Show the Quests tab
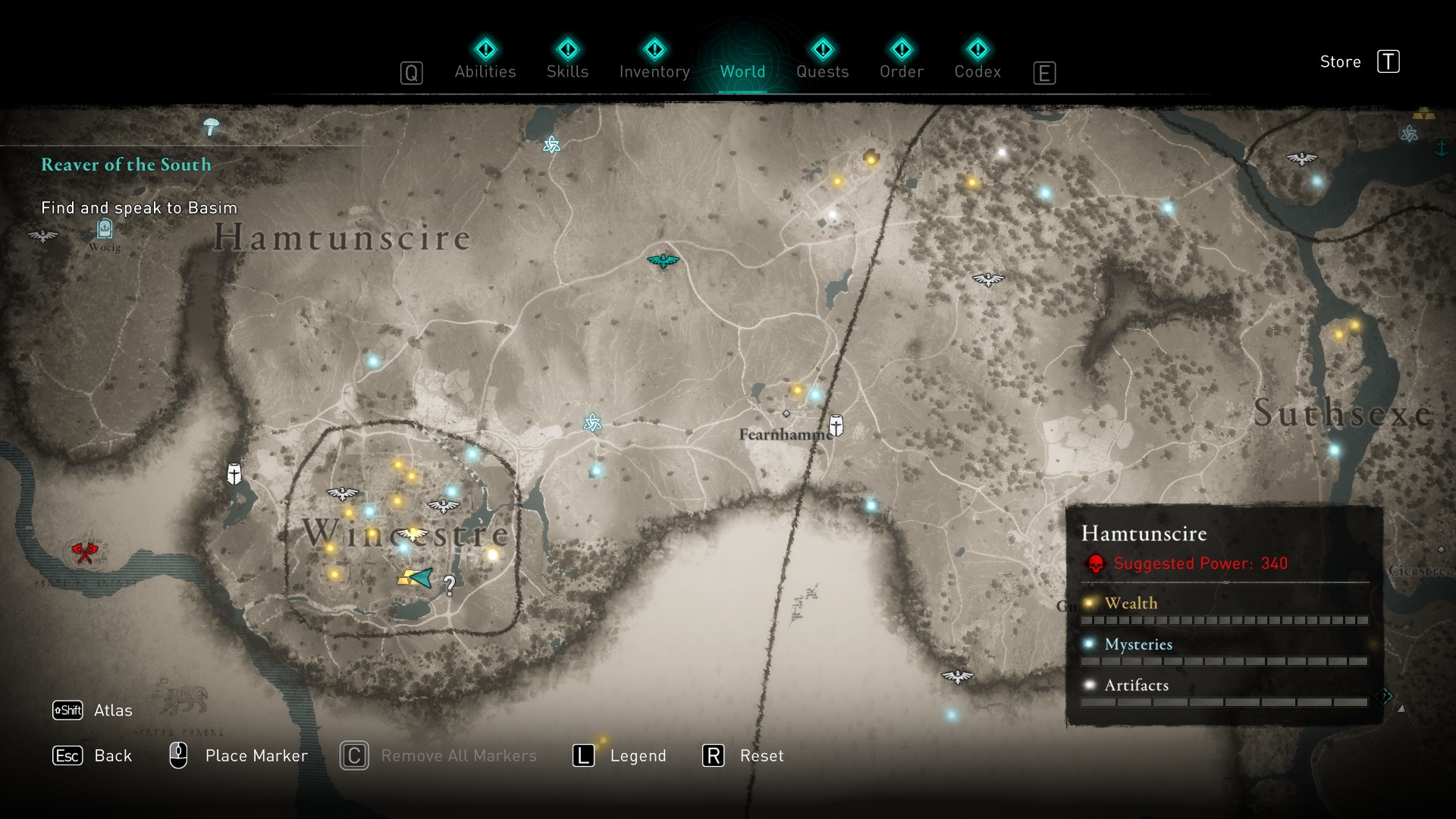The height and width of the screenshot is (819, 1456). tap(822, 61)
